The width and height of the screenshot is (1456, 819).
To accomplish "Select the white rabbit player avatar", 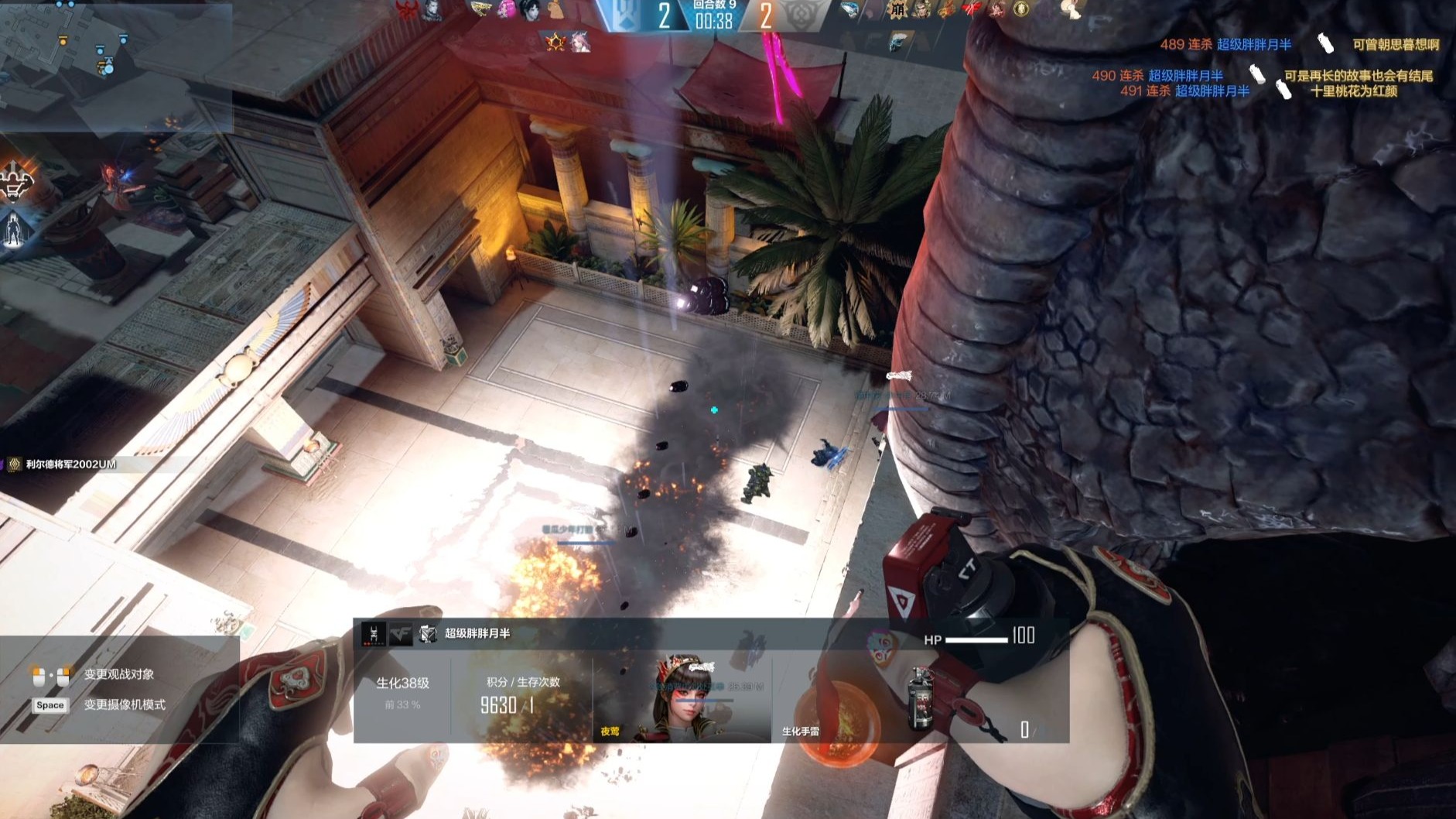I will pos(1071,9).
